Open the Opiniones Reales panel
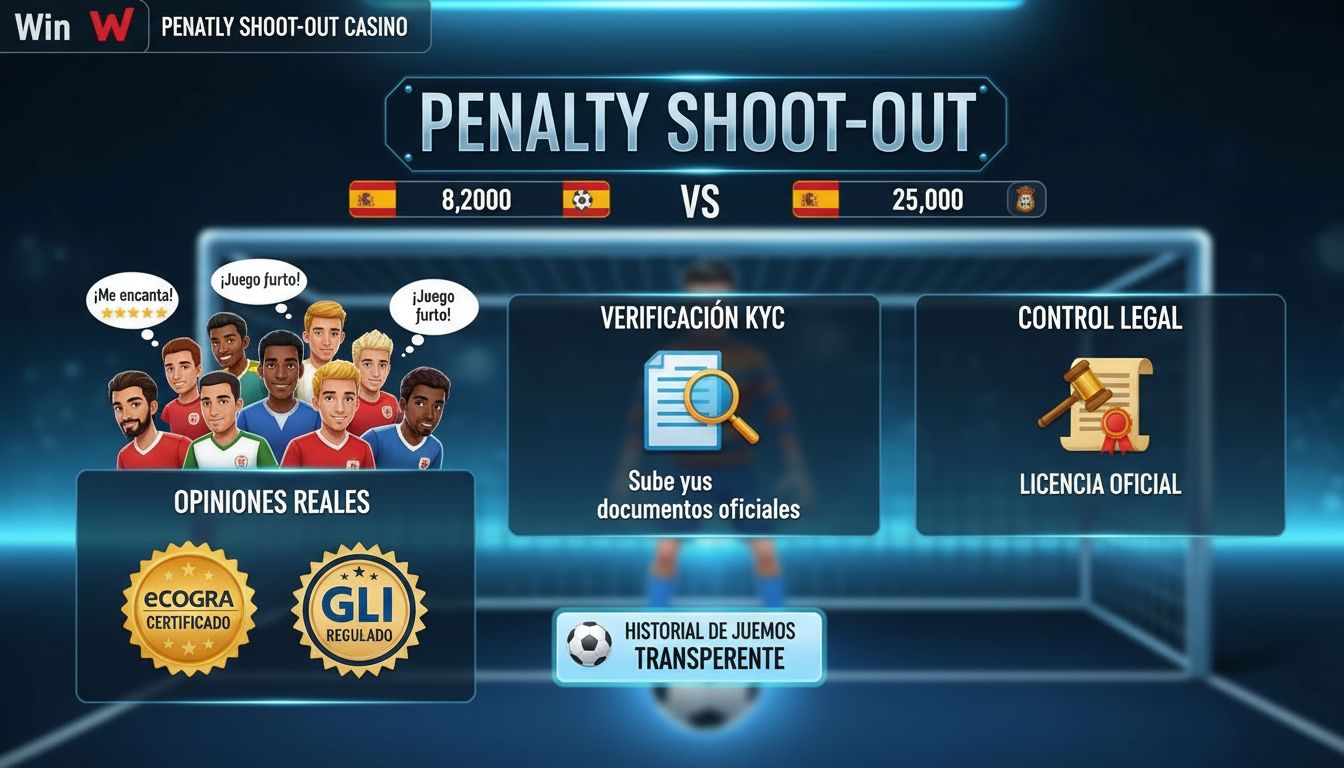Viewport: 1344px width, 768px height. 275,585
